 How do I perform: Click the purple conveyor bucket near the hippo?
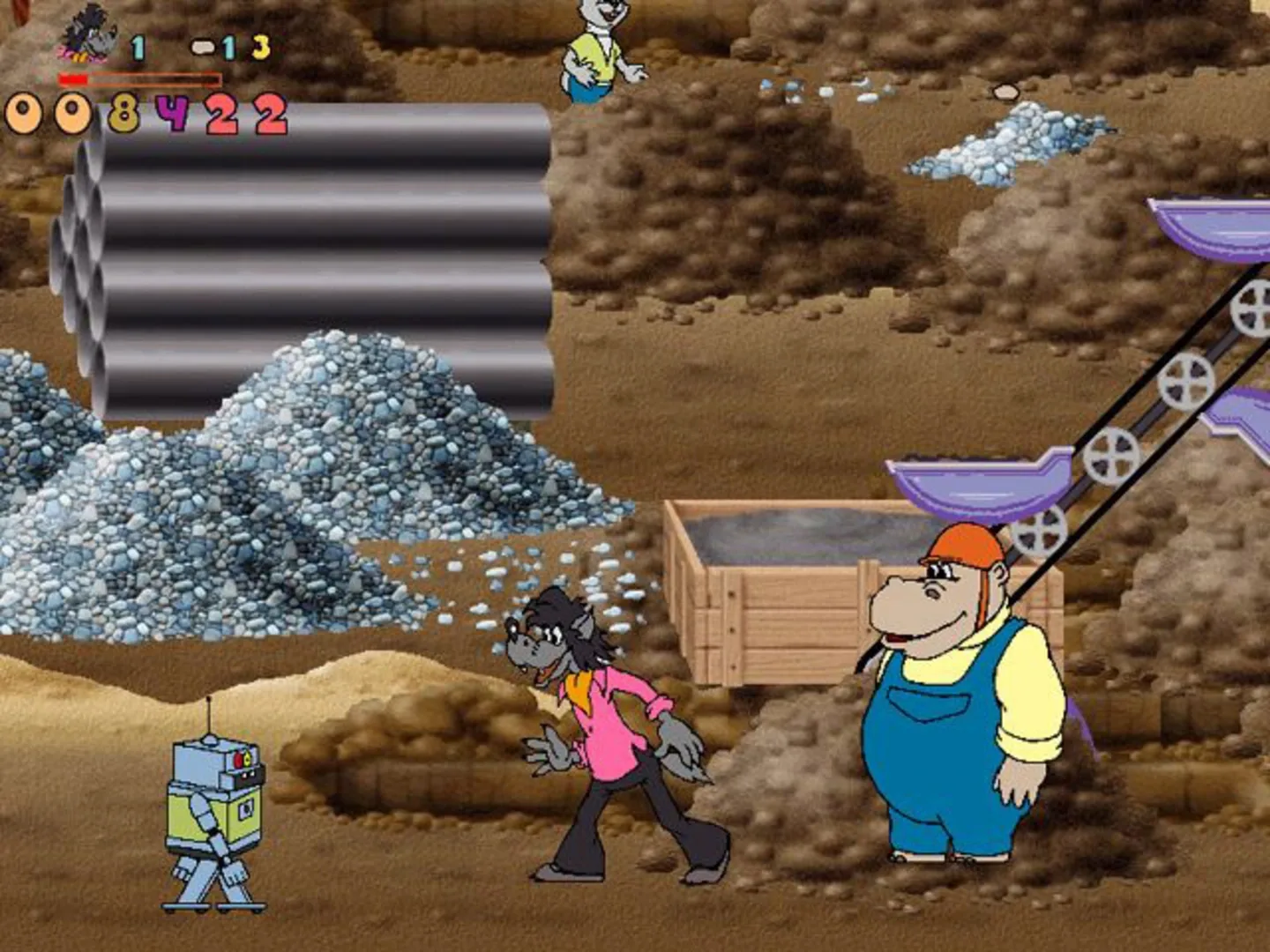point(970,485)
